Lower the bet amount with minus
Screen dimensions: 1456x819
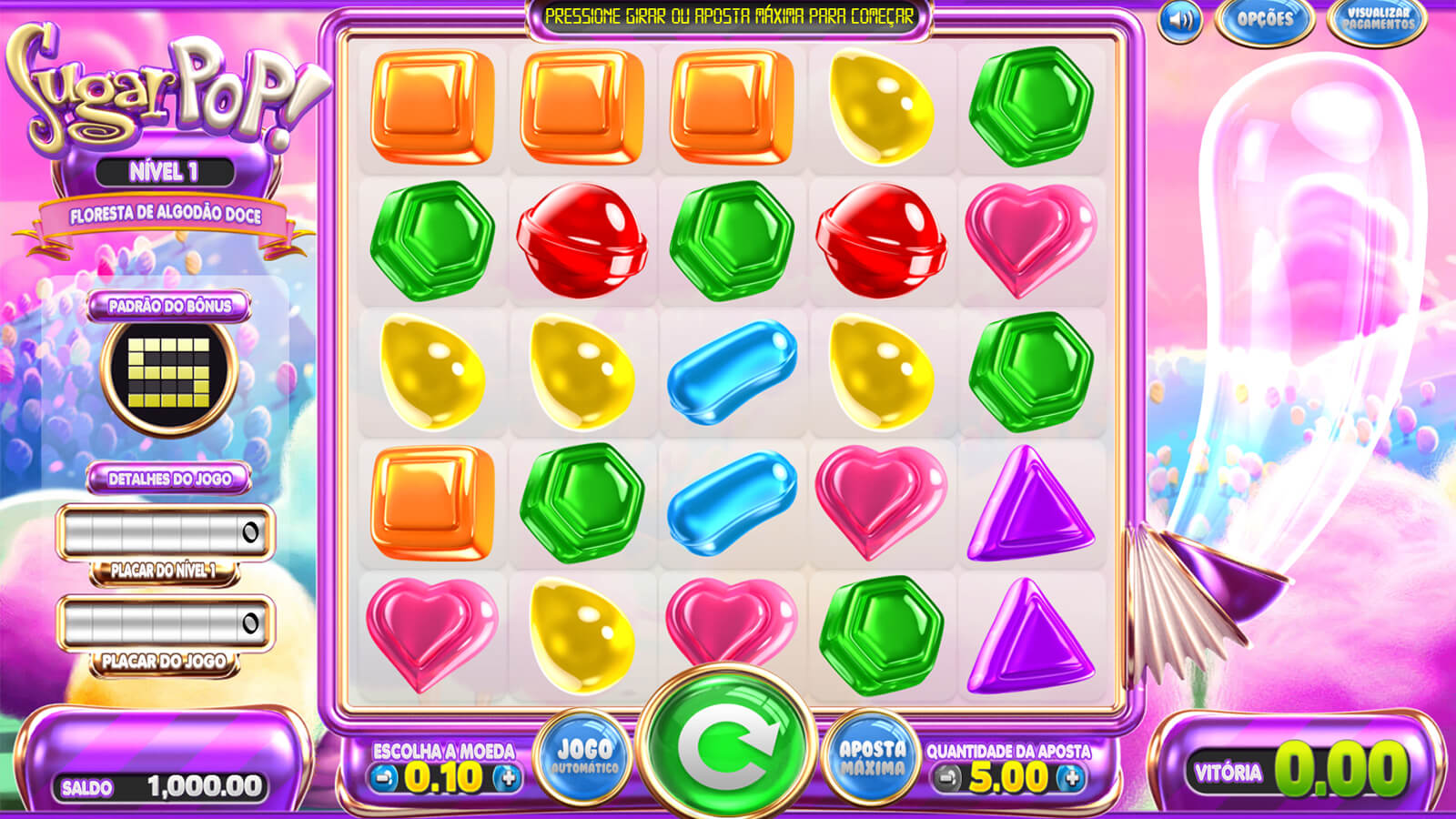pos(947,778)
